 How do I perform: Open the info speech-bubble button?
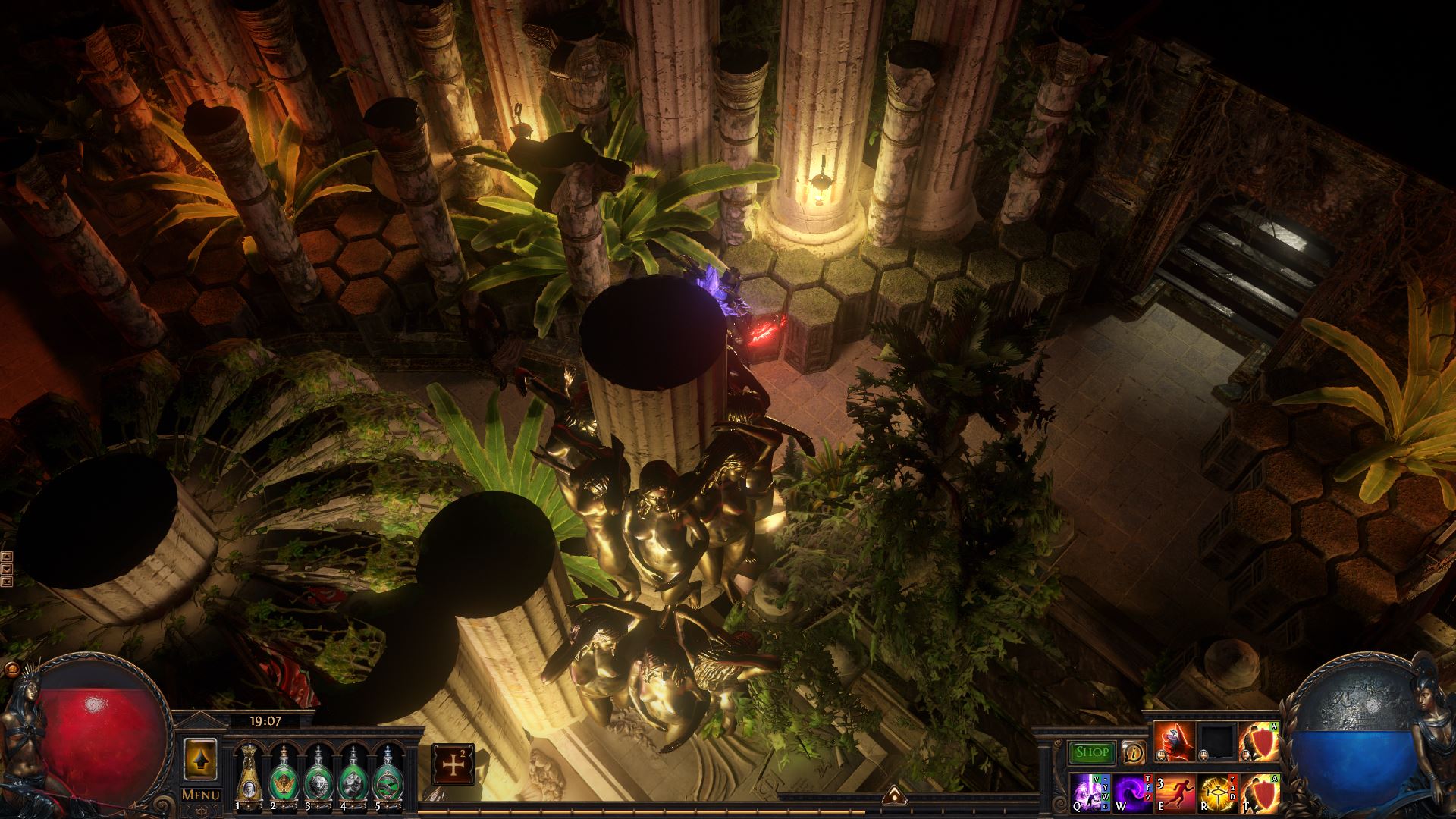coord(1134,752)
